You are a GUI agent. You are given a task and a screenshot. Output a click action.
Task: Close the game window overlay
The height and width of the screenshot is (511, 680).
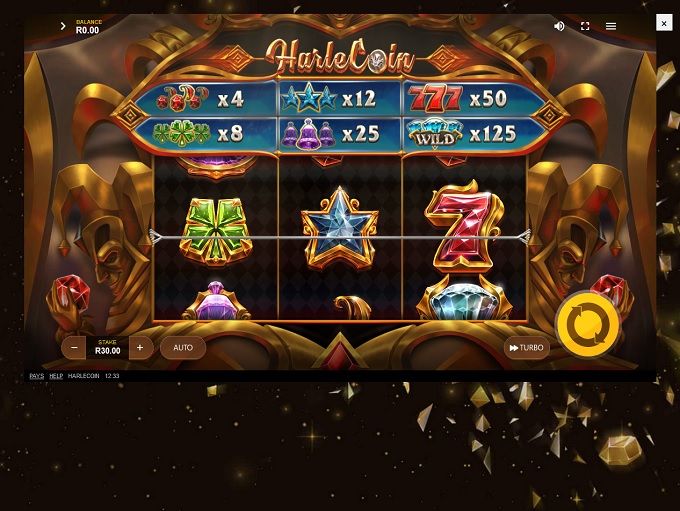(x=664, y=23)
